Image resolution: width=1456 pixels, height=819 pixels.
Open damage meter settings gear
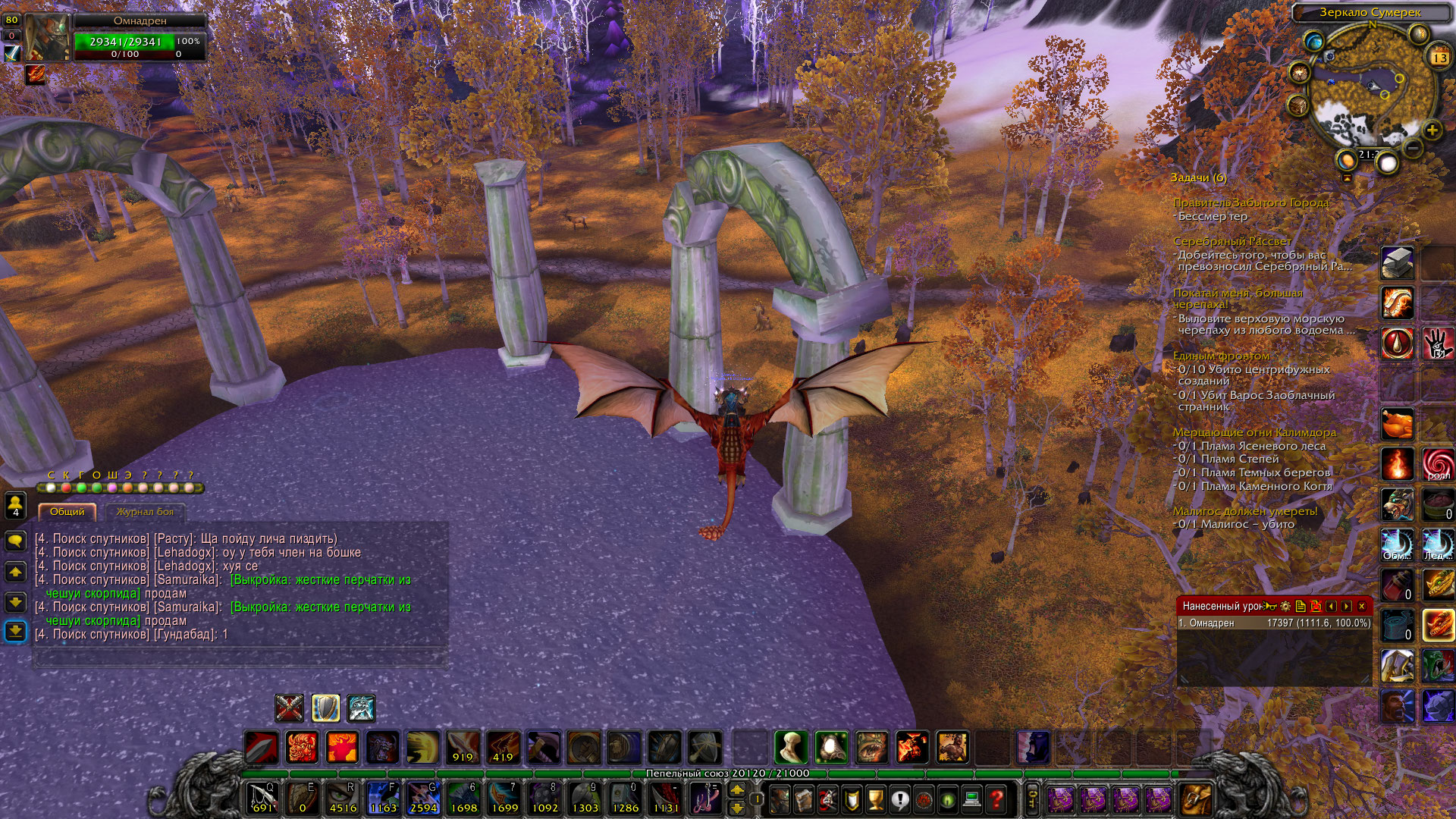click(1285, 606)
